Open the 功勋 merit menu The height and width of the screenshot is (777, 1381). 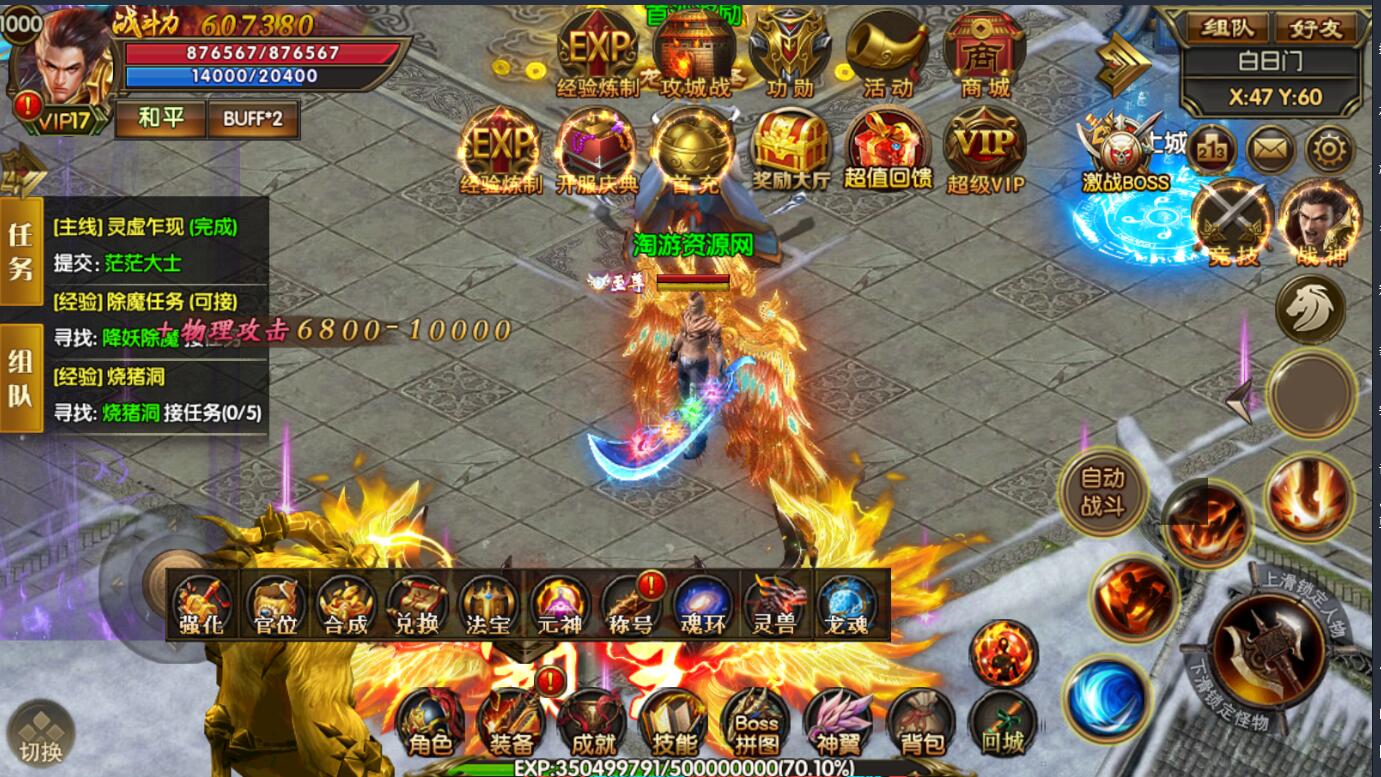[x=790, y=54]
